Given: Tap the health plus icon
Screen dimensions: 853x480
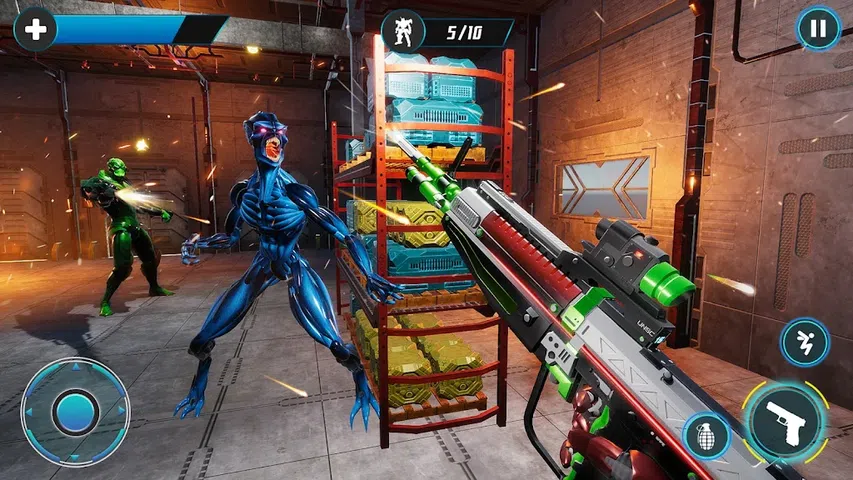Looking at the screenshot, I should (x=35, y=28).
